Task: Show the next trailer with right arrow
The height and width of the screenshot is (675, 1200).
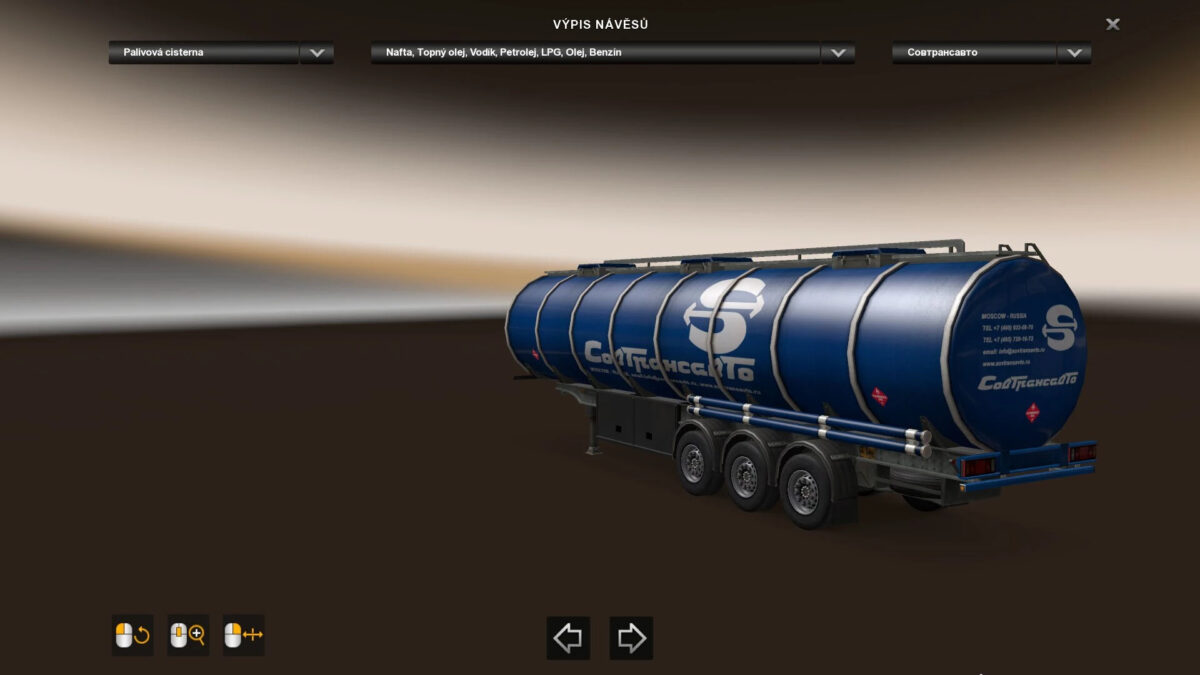Action: [x=631, y=637]
